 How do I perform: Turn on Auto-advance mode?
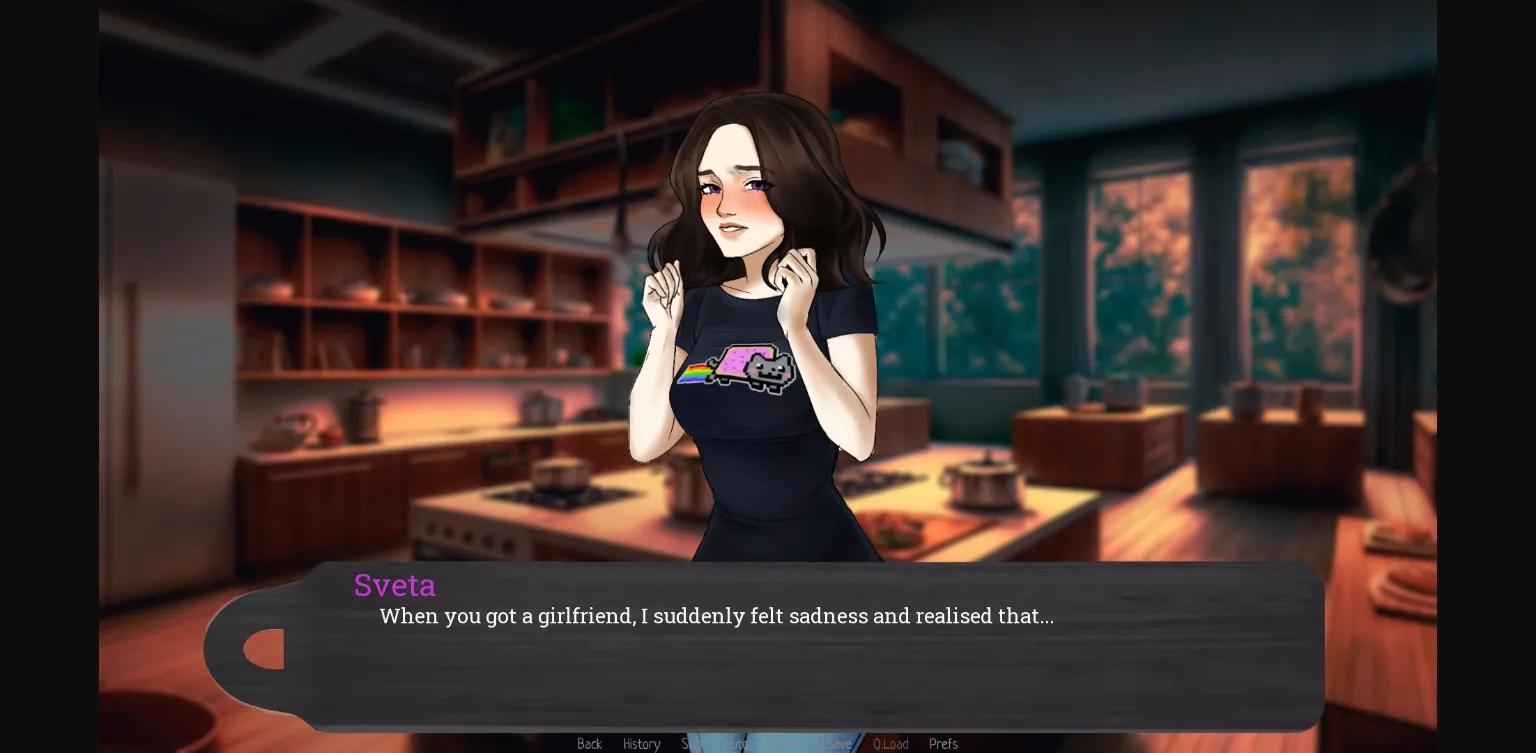(737, 744)
